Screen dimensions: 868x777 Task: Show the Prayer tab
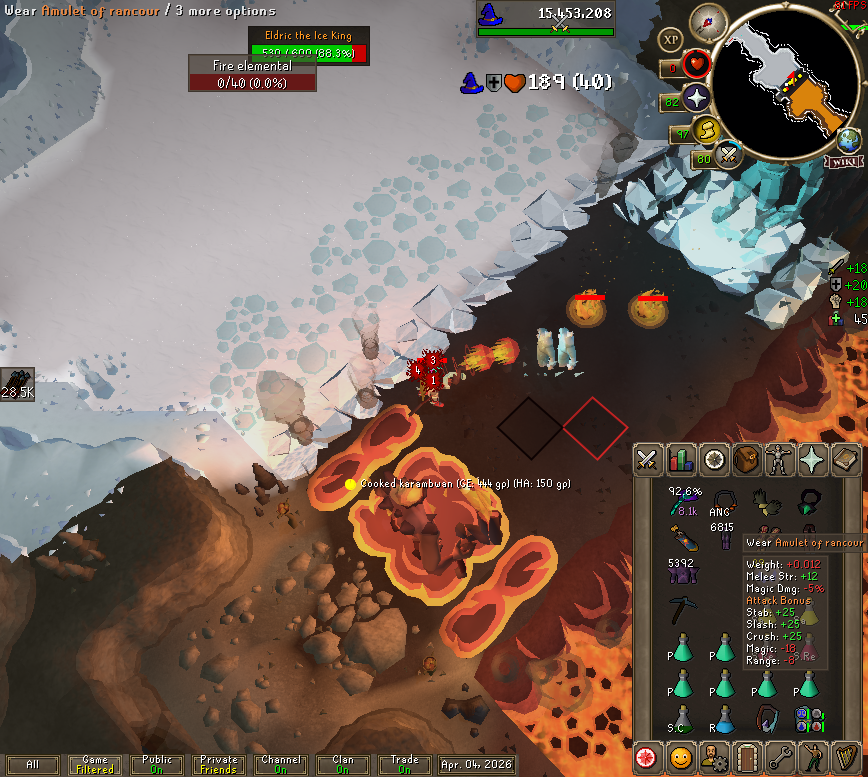click(813, 459)
